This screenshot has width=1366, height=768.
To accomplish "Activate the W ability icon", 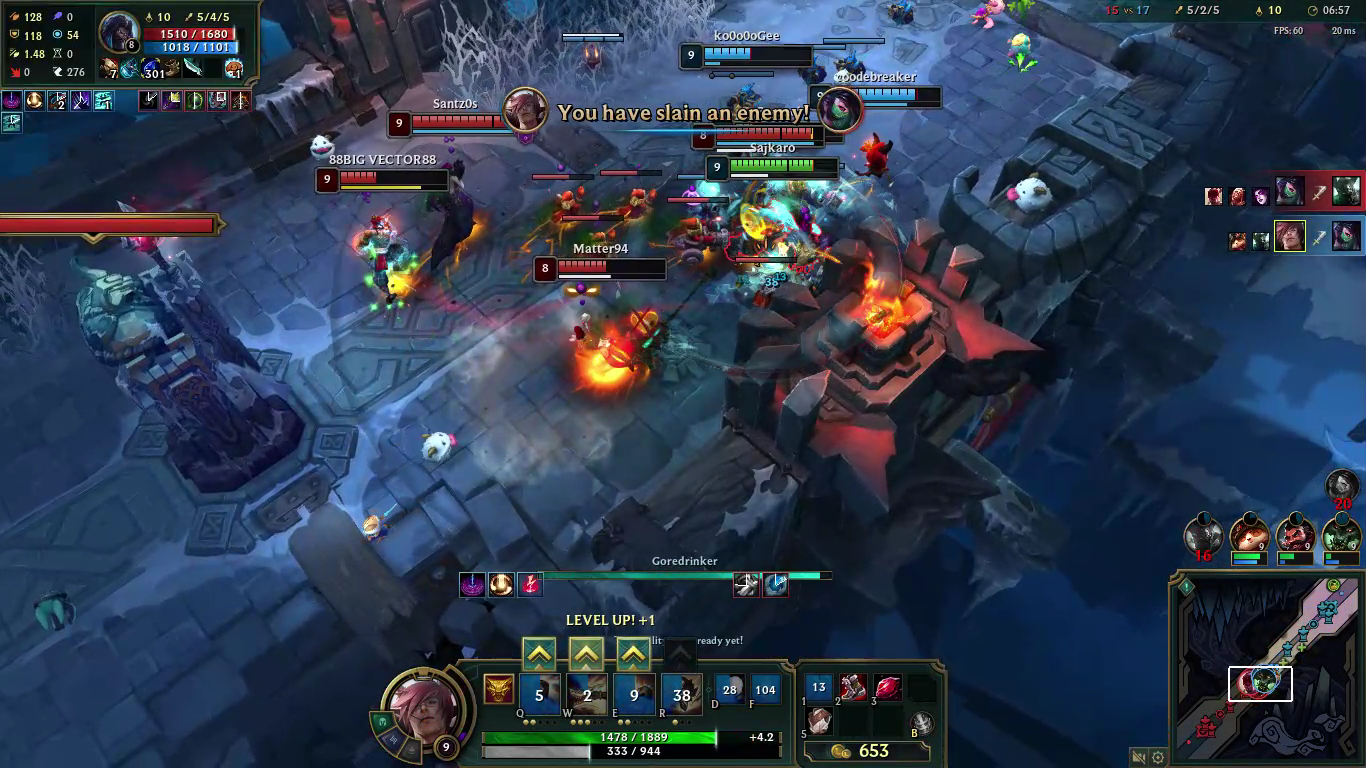I will point(587,694).
